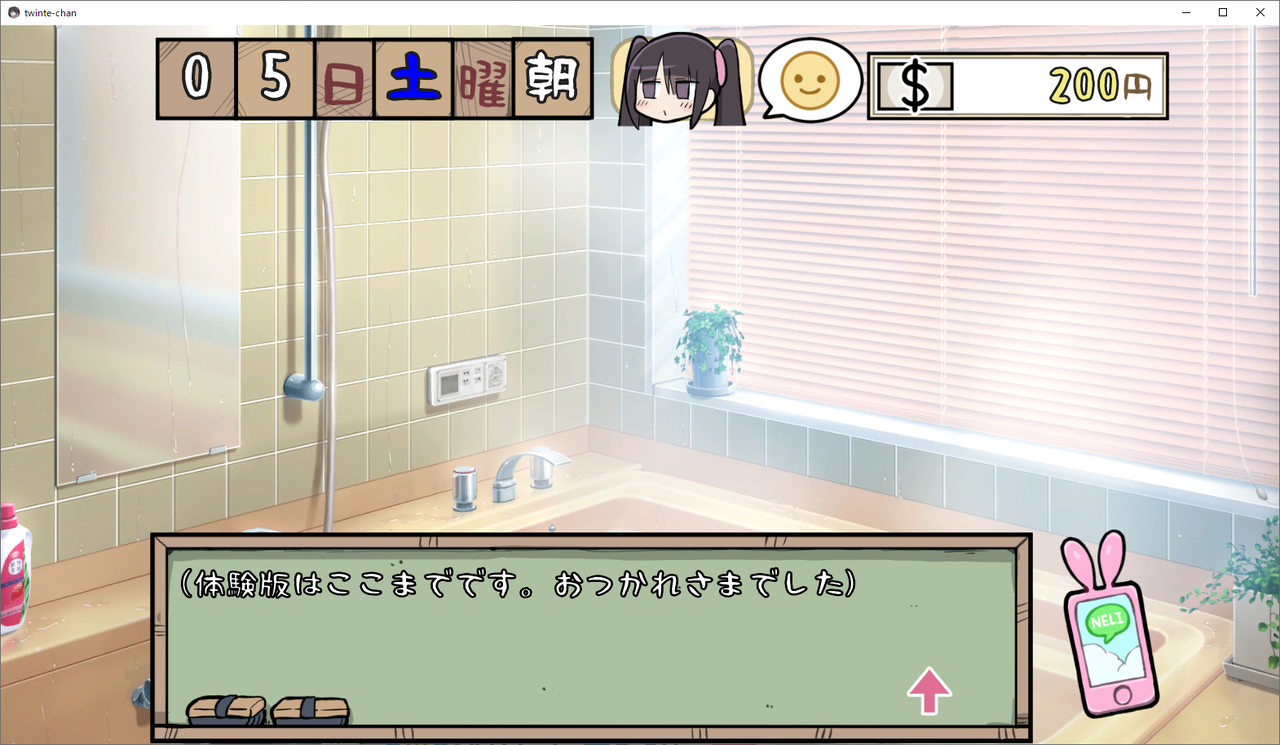The height and width of the screenshot is (745, 1280).
Task: Select the 土 (Saturday) day panel
Action: coord(412,78)
